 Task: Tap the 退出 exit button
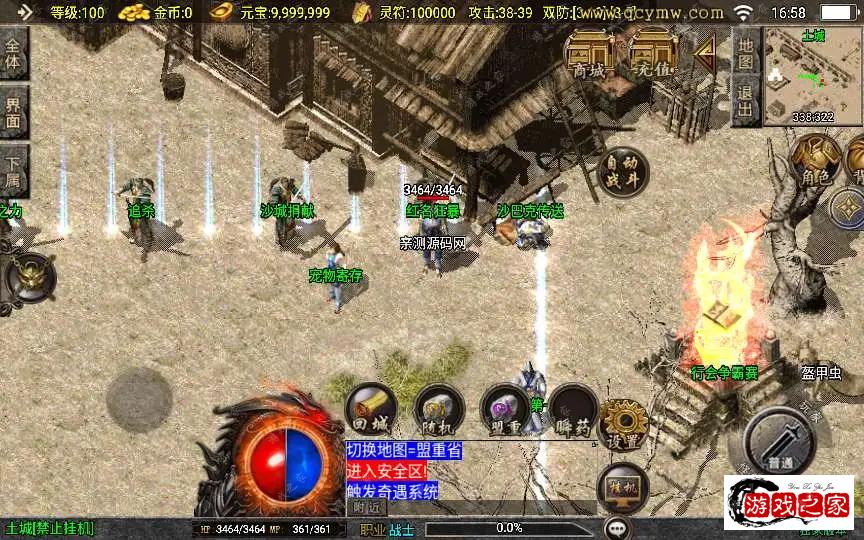tap(745, 100)
